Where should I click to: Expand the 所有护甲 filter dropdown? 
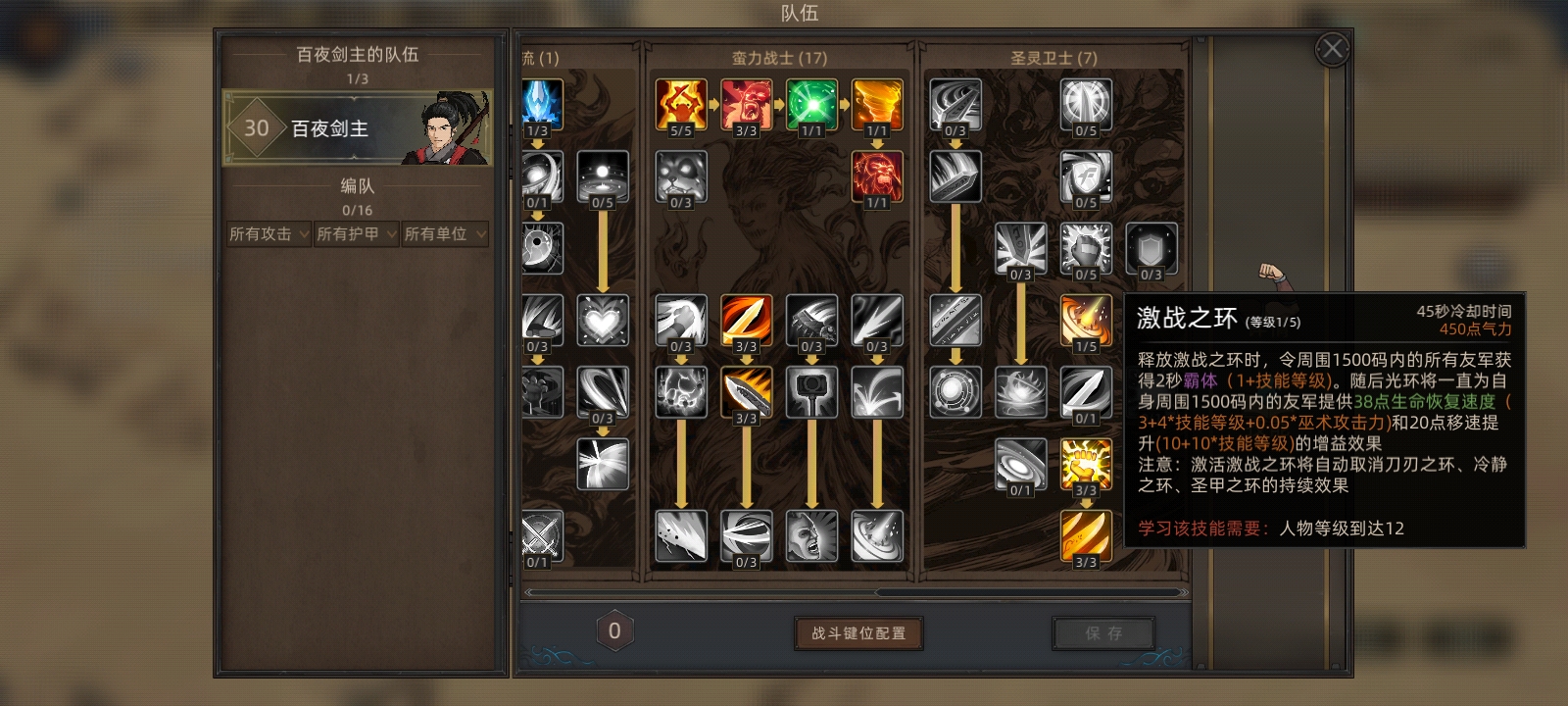tap(355, 234)
